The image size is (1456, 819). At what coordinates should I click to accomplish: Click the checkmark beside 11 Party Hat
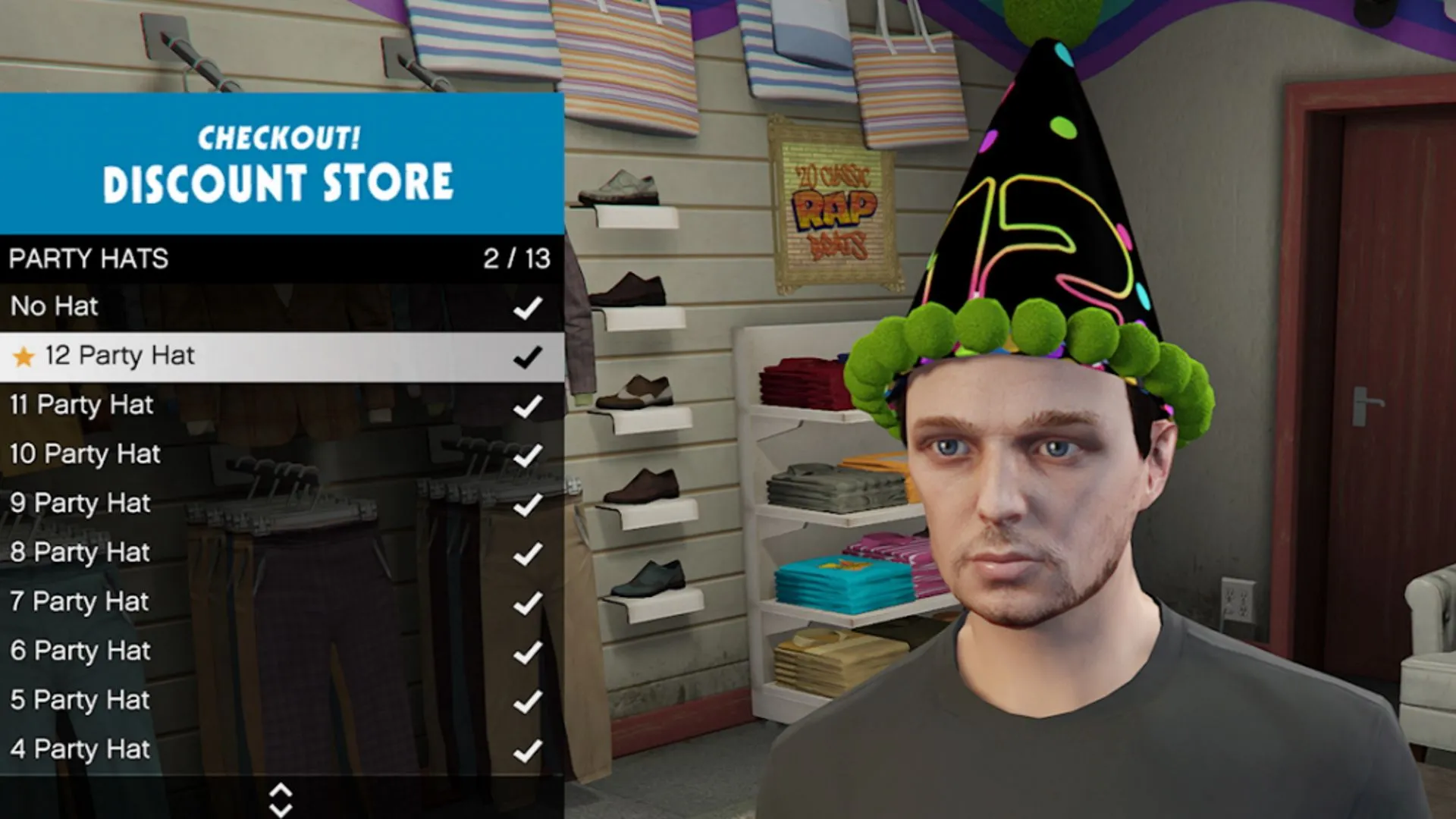point(528,404)
